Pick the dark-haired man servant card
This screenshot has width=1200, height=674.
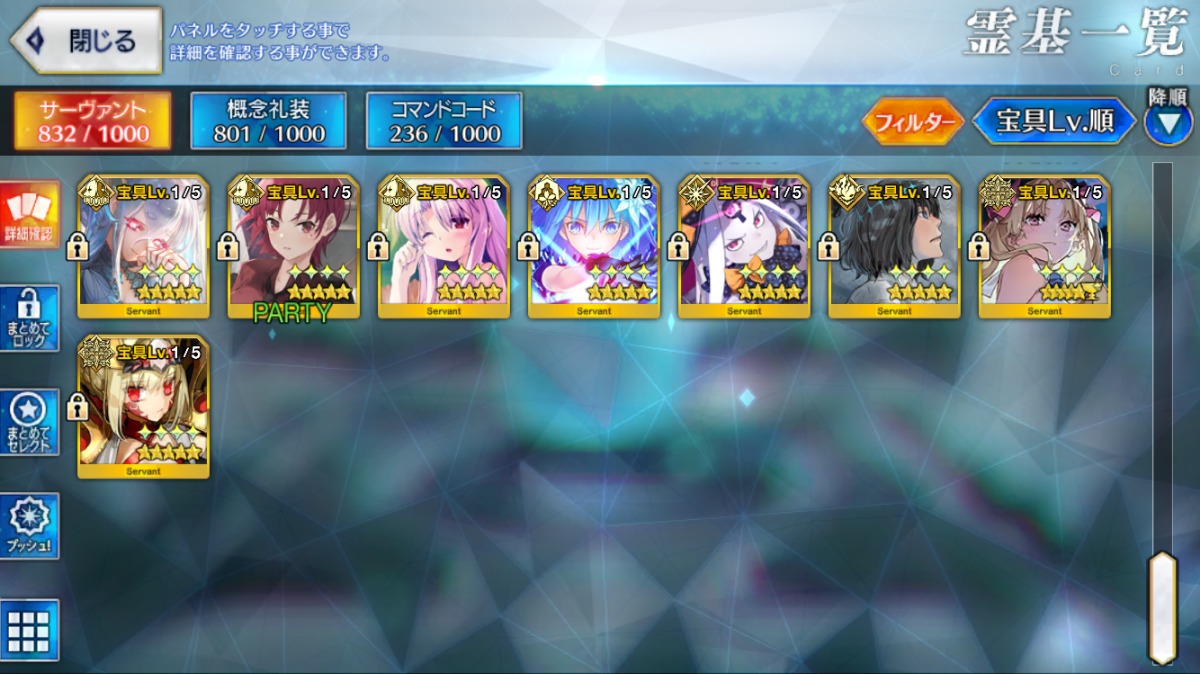pos(894,246)
